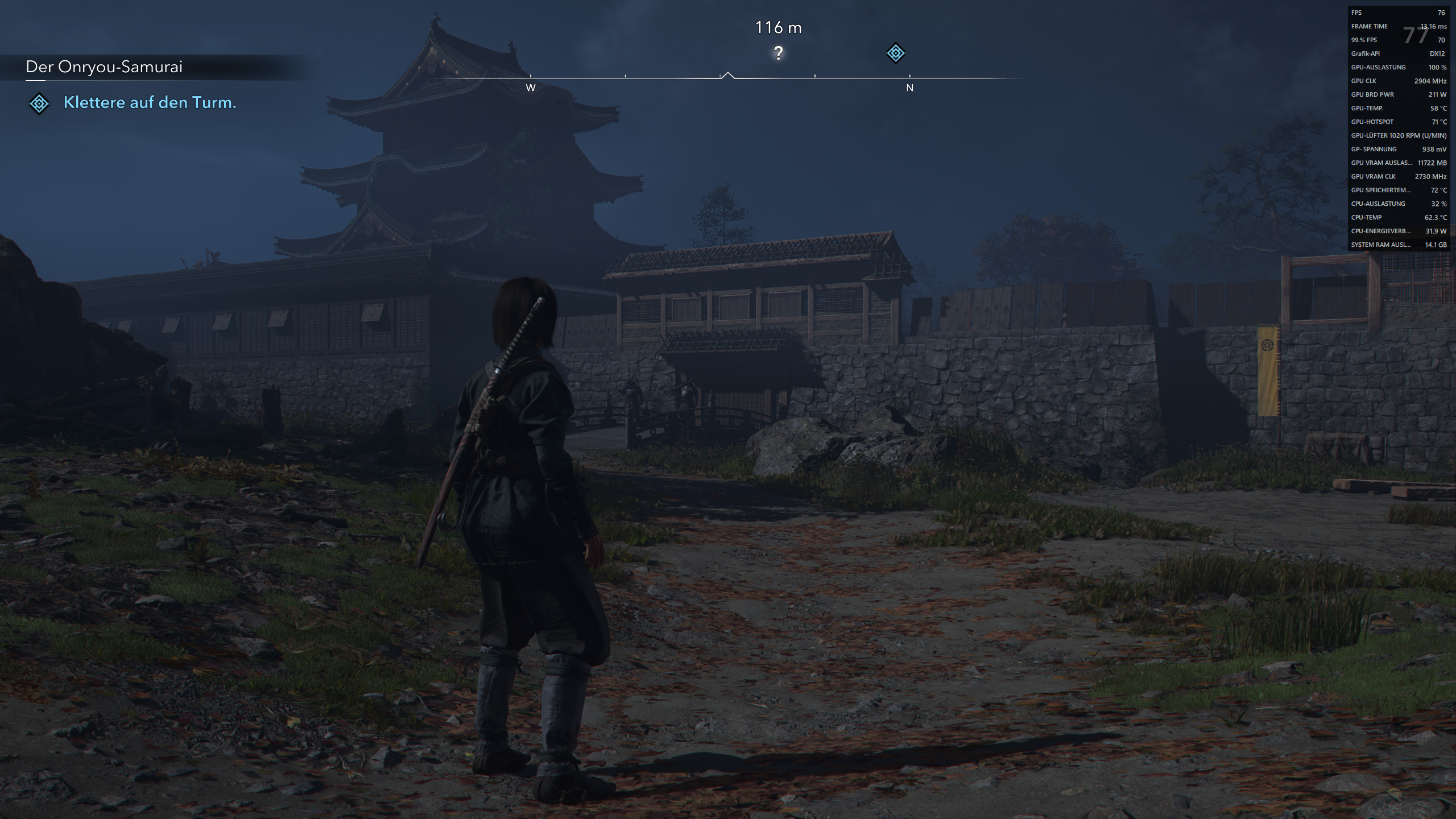Click the W direction marker on the compass
Image resolution: width=1456 pixels, height=819 pixels.
531,88
